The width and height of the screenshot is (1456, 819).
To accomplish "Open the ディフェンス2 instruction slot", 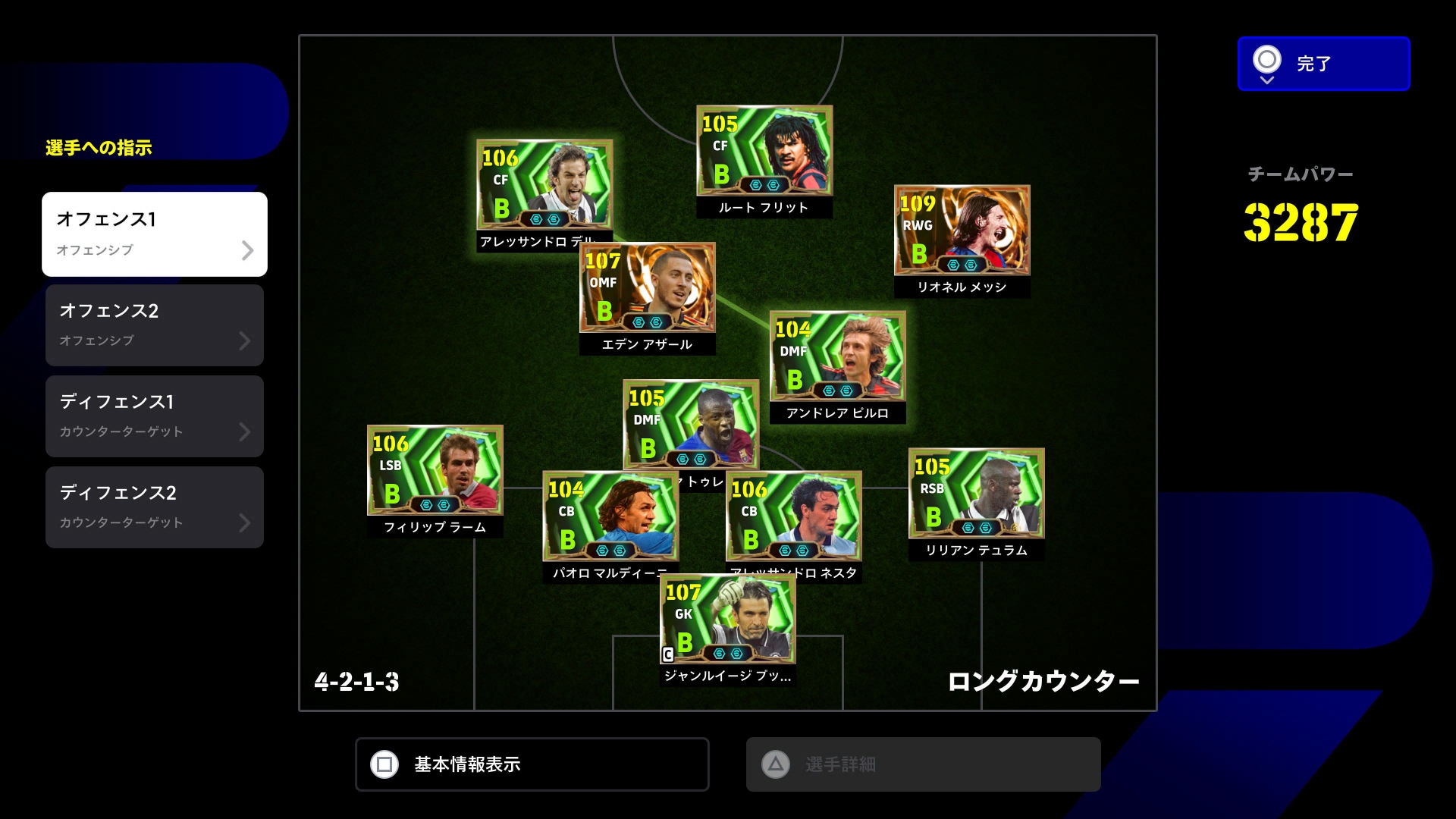I will tap(155, 507).
